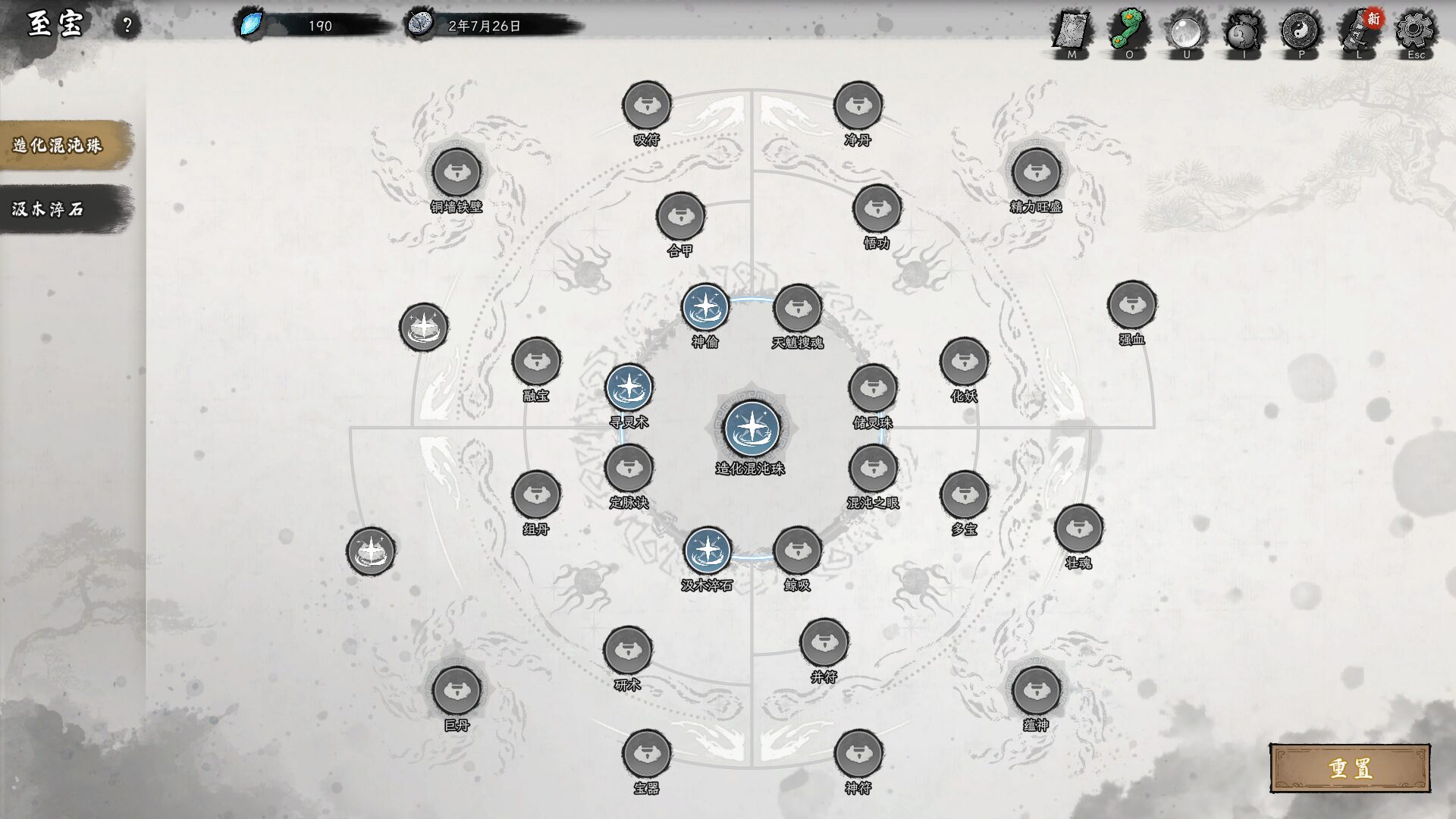The image size is (1456, 819).
Task: Open the green jade ruyi icon
Action: [1129, 32]
